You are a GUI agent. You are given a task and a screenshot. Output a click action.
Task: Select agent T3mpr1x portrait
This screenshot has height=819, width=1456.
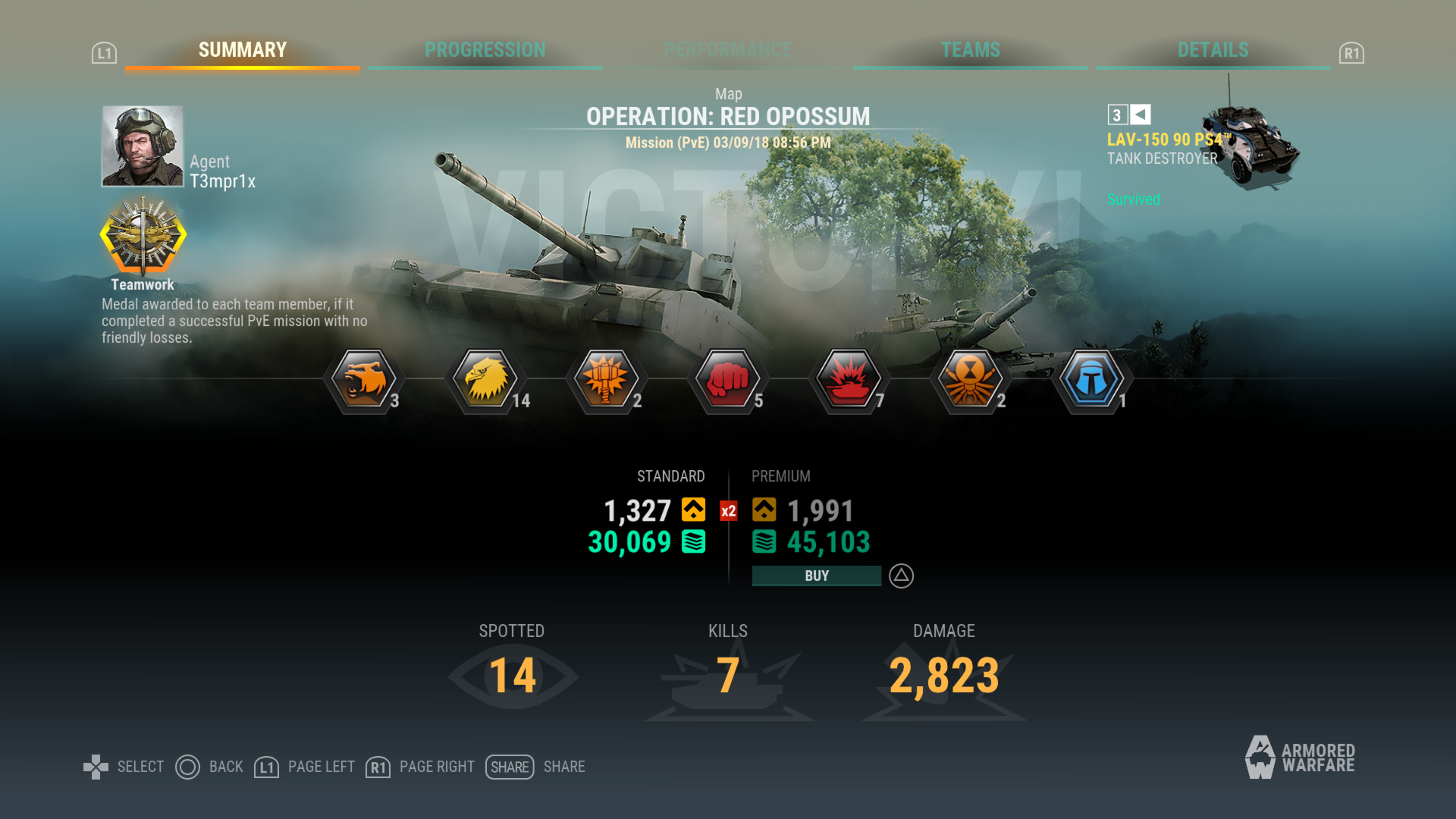tap(141, 144)
